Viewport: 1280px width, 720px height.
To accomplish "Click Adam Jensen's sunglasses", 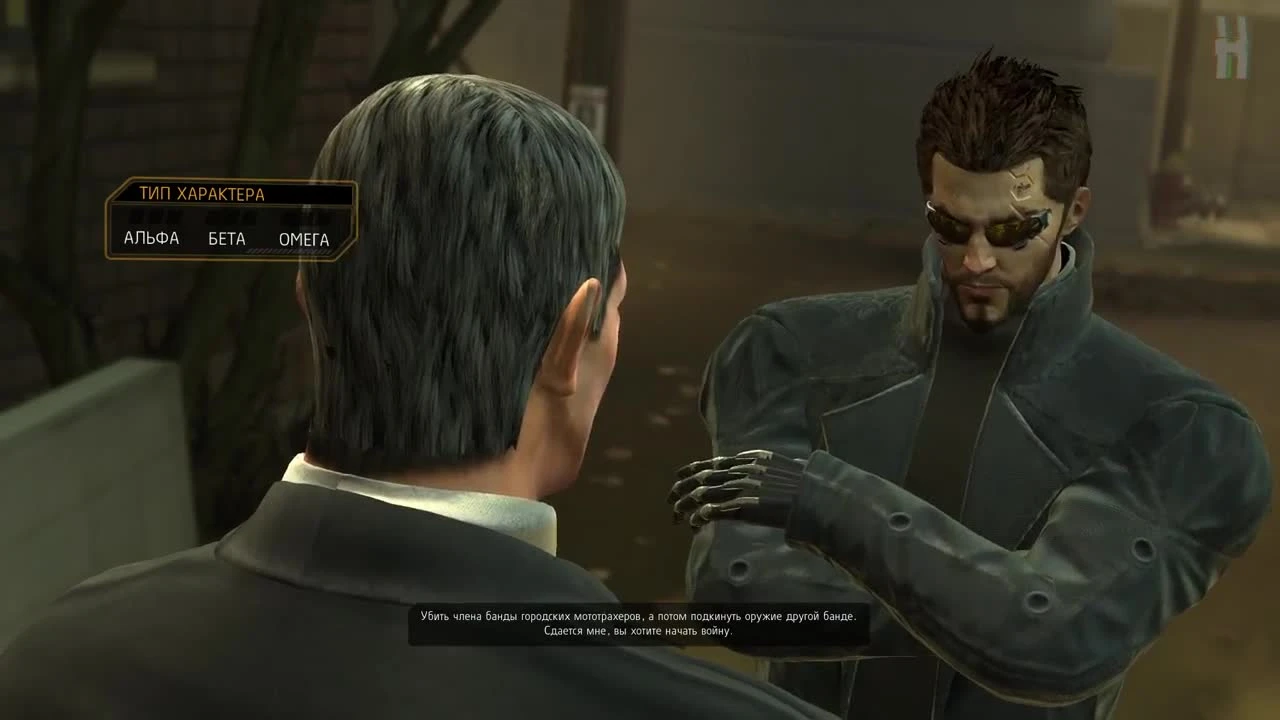I will tap(985, 230).
